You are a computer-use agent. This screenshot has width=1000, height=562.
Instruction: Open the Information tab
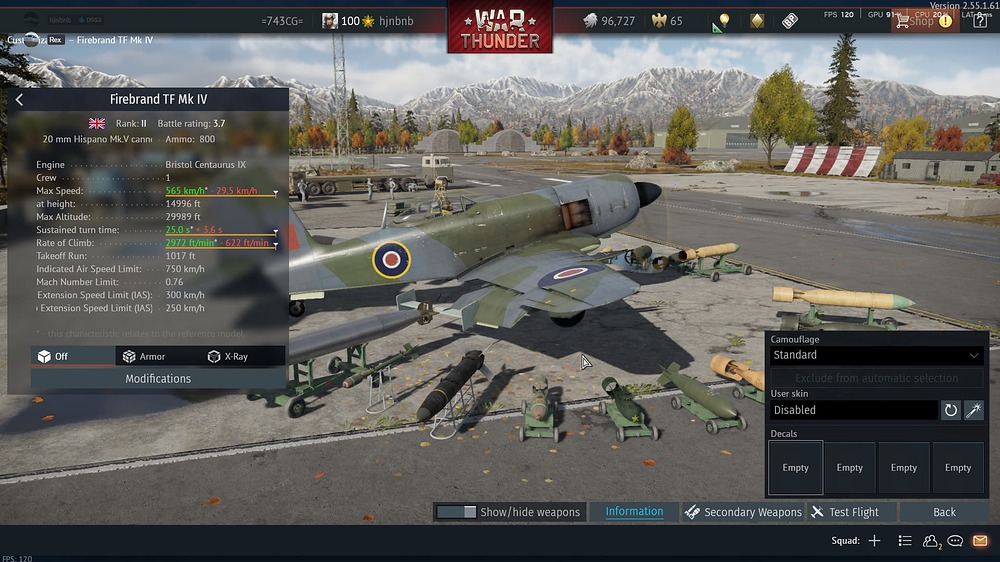pyautogui.click(x=634, y=512)
